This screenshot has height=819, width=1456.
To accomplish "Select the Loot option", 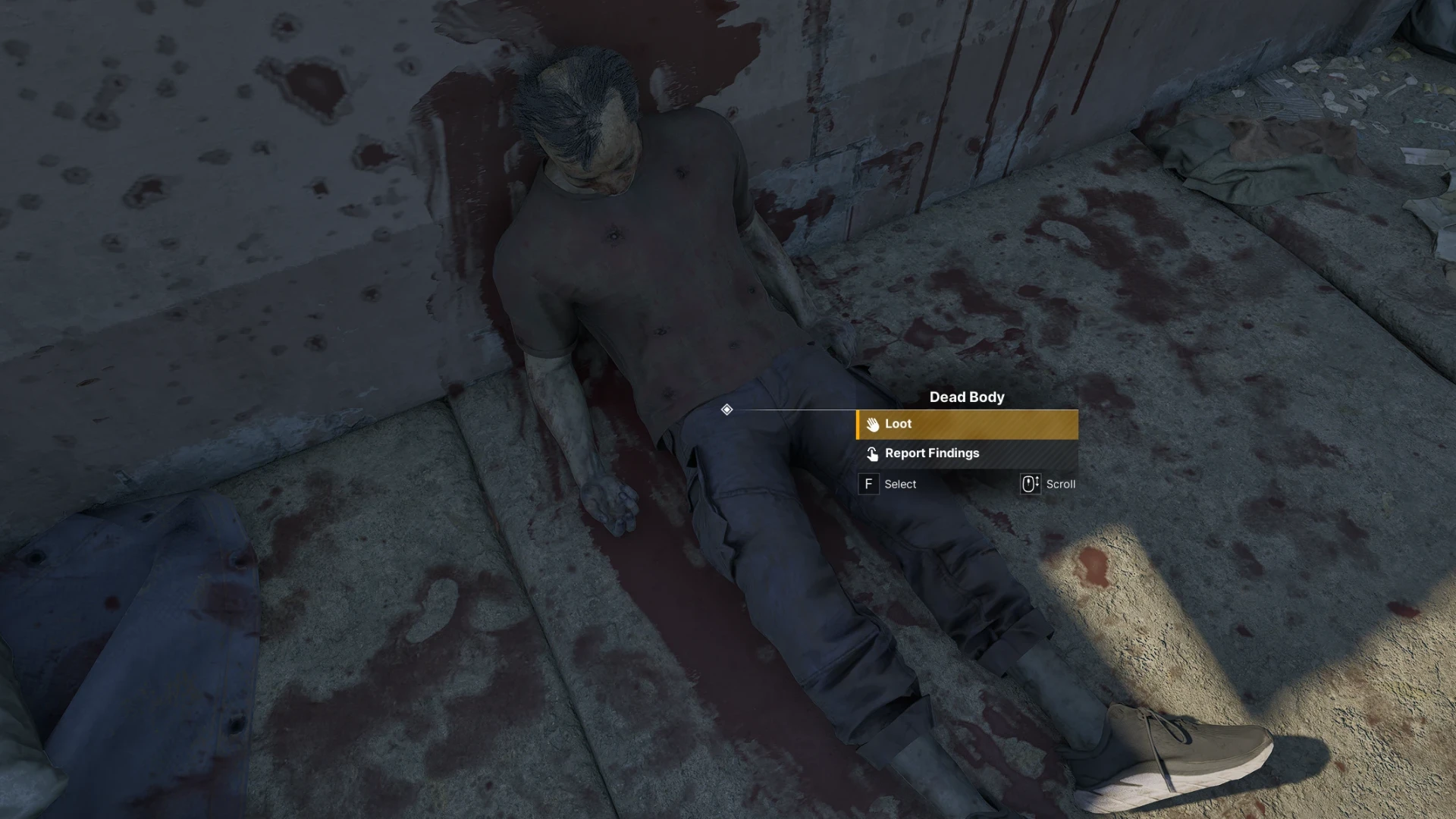I will (x=966, y=425).
